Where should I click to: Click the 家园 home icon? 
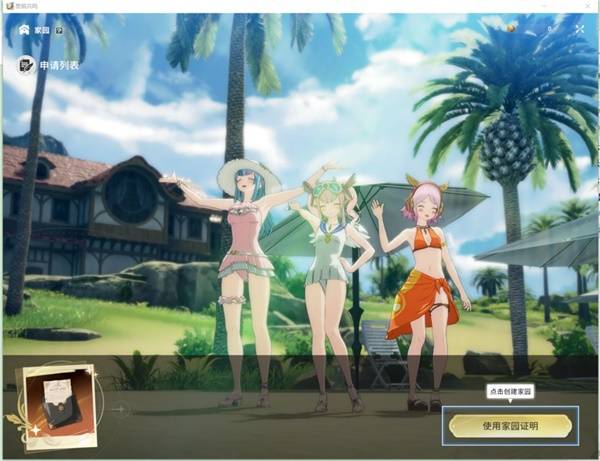point(24,30)
